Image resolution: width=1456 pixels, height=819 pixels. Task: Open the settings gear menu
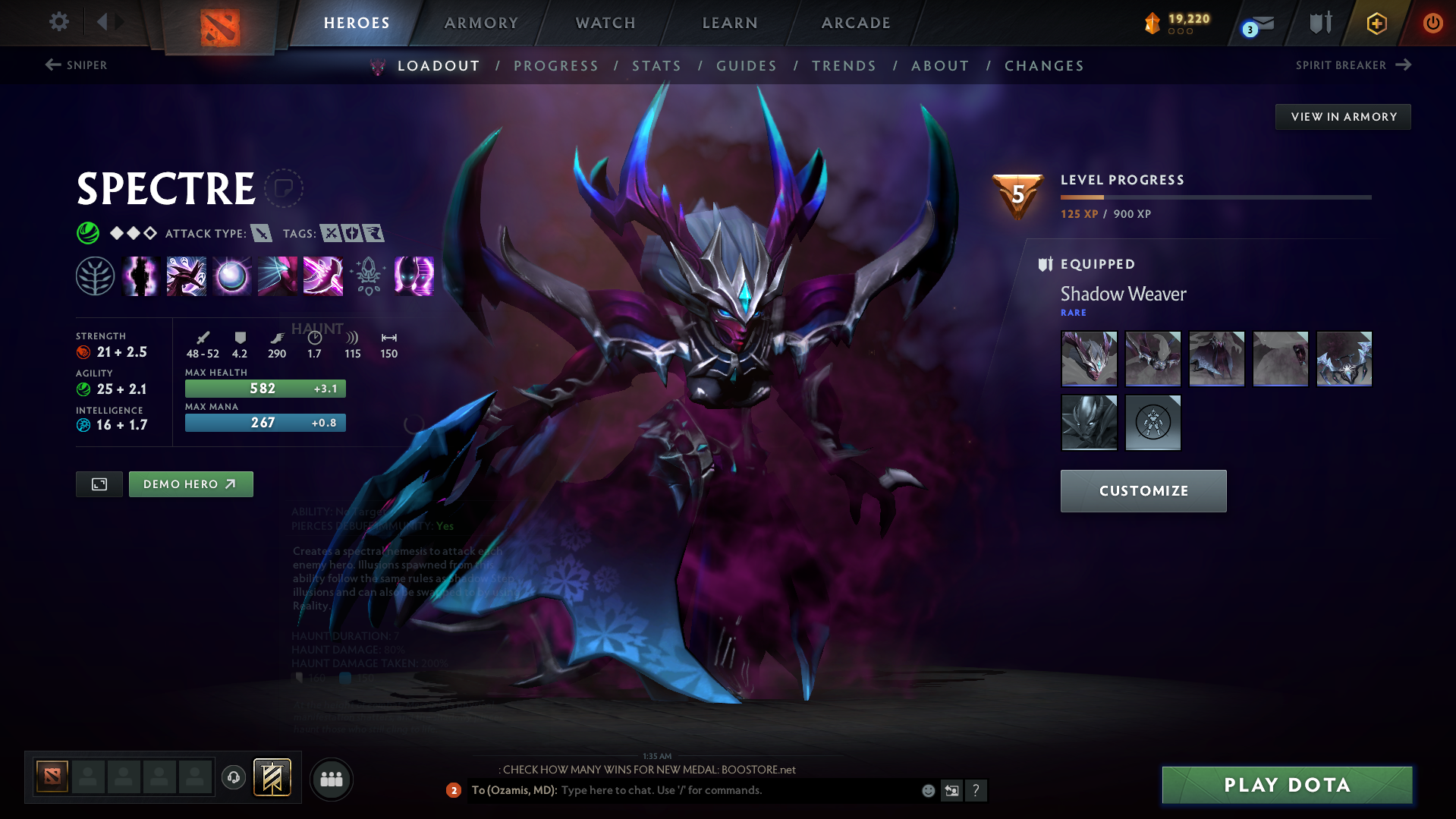pyautogui.click(x=58, y=22)
